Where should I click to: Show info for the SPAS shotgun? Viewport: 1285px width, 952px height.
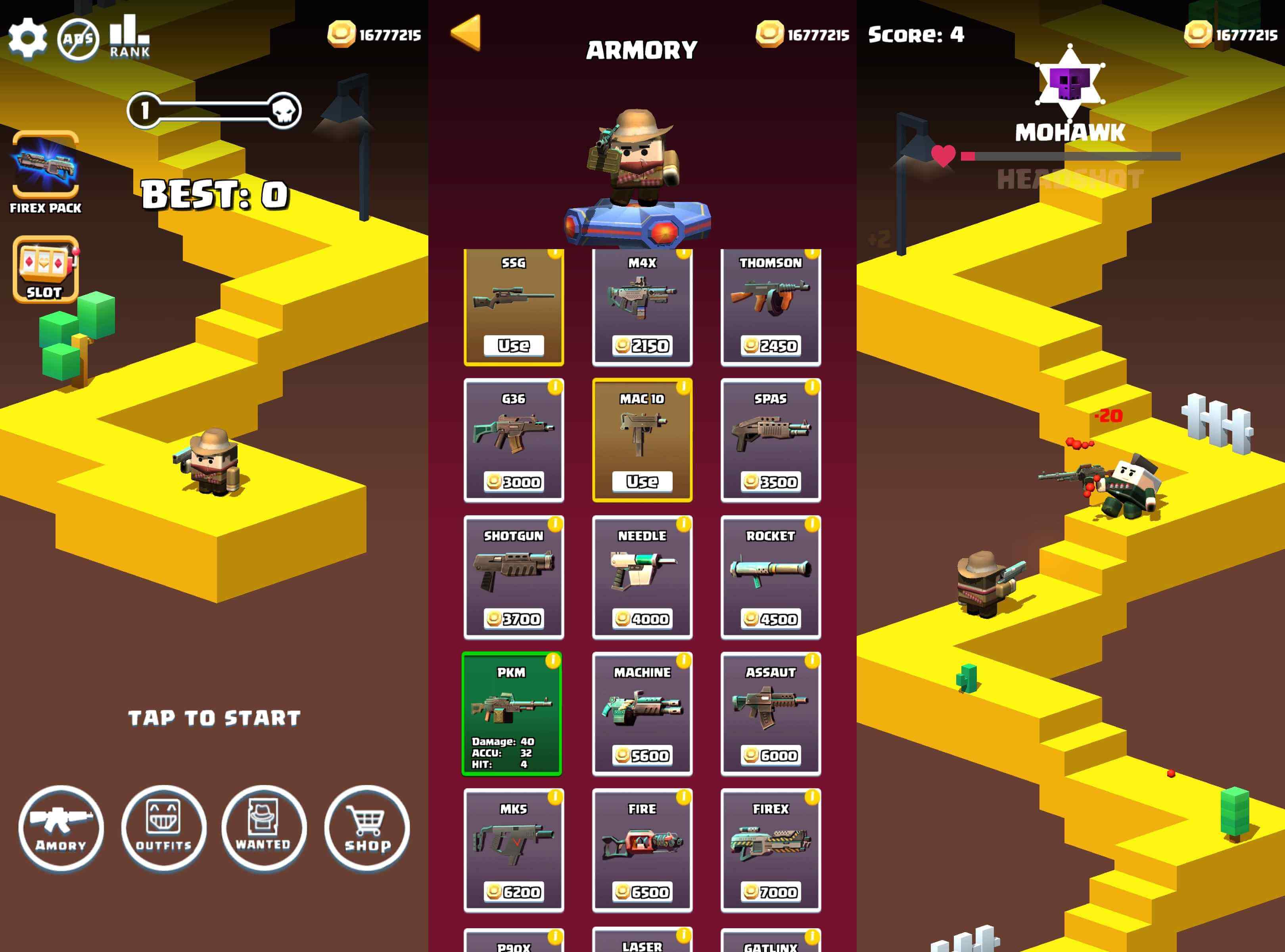click(812, 387)
